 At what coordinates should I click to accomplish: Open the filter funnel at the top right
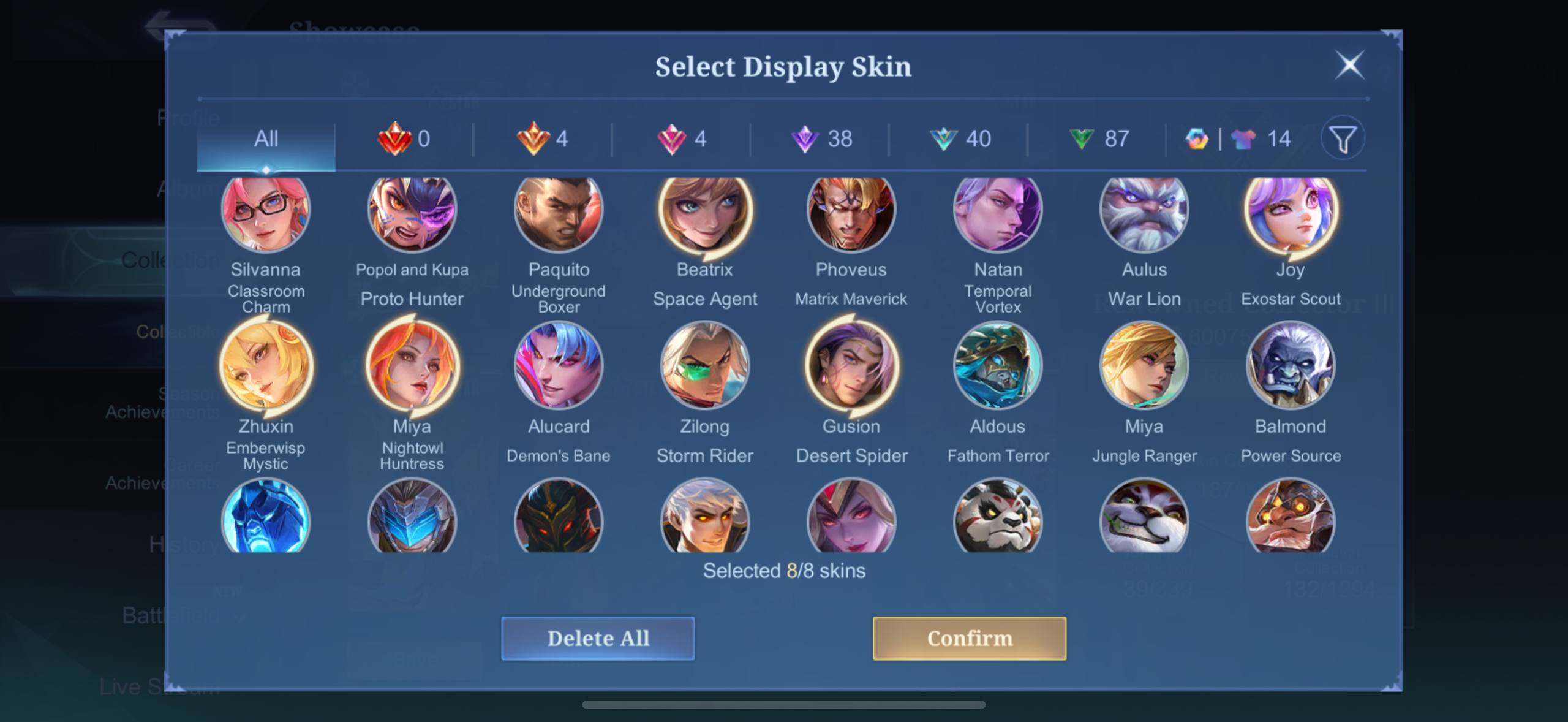[1343, 139]
